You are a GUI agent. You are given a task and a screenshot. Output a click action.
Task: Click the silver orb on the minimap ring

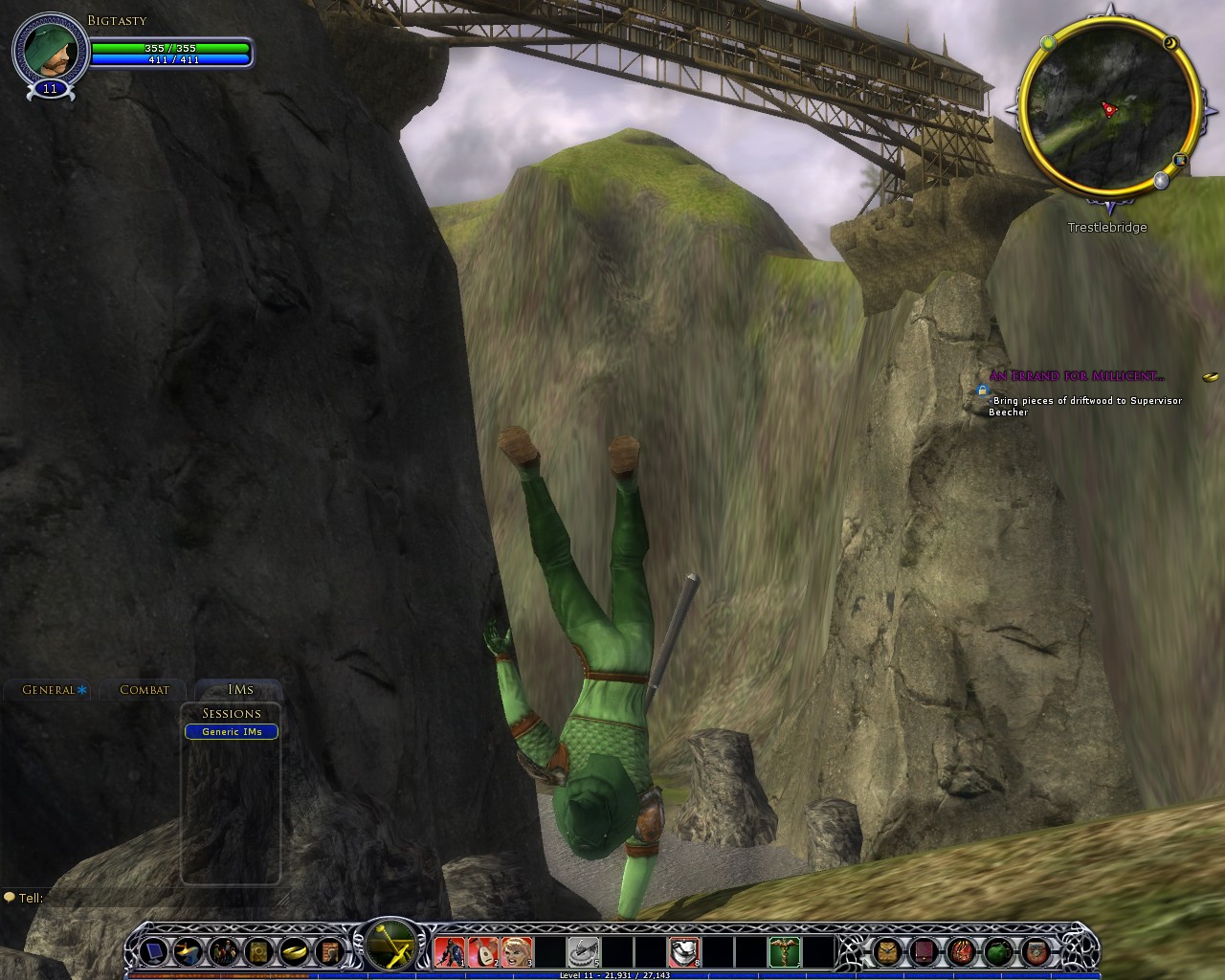point(1161,179)
